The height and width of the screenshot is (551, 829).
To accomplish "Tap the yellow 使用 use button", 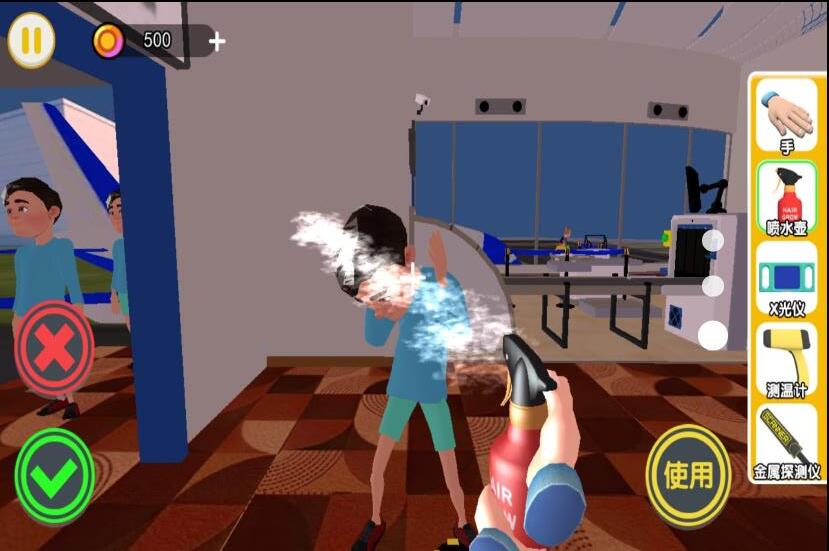I will coord(688,475).
